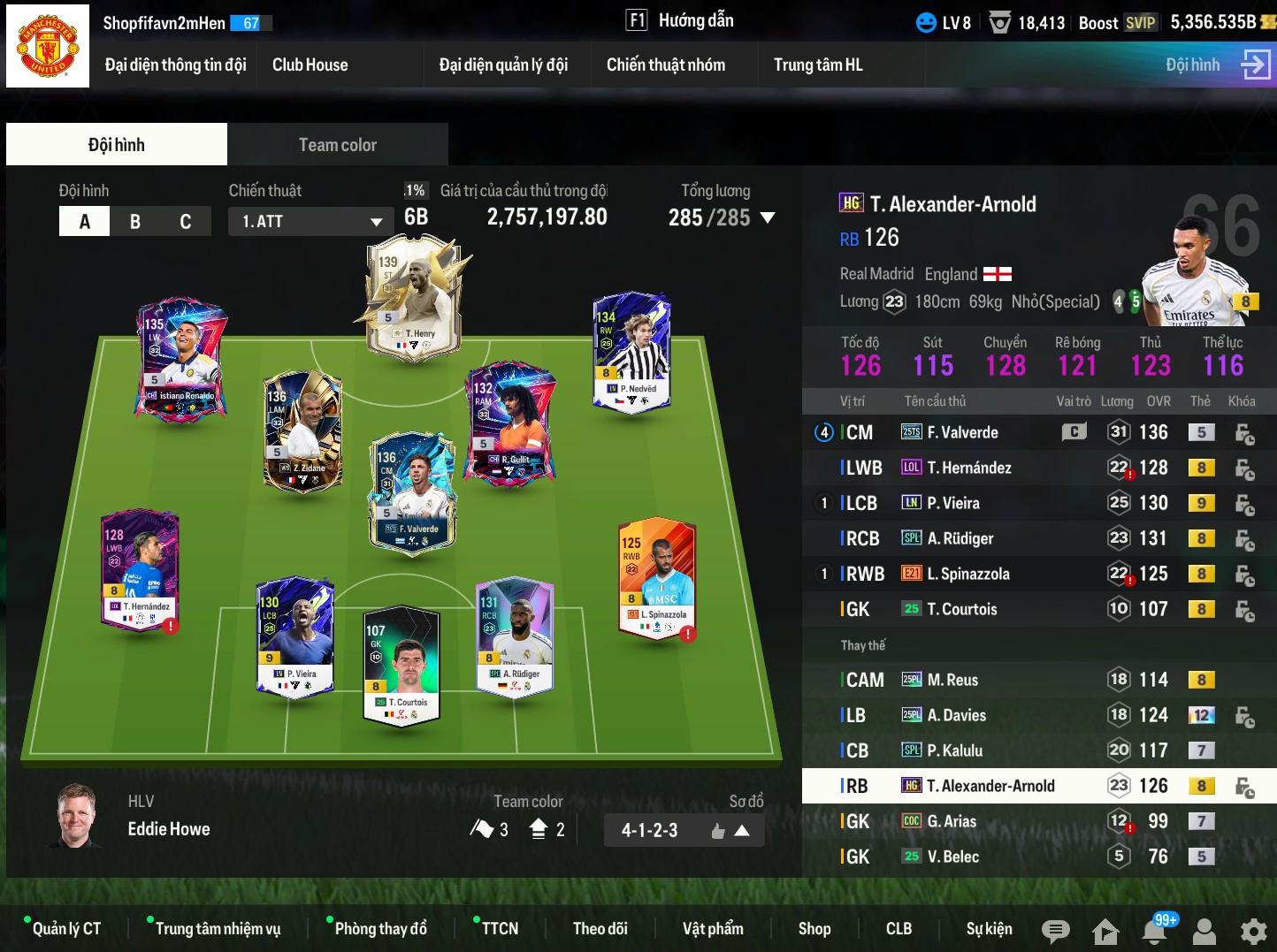The image size is (1277, 952).
Task: Go to Trung tâm HL
Action: point(817,65)
